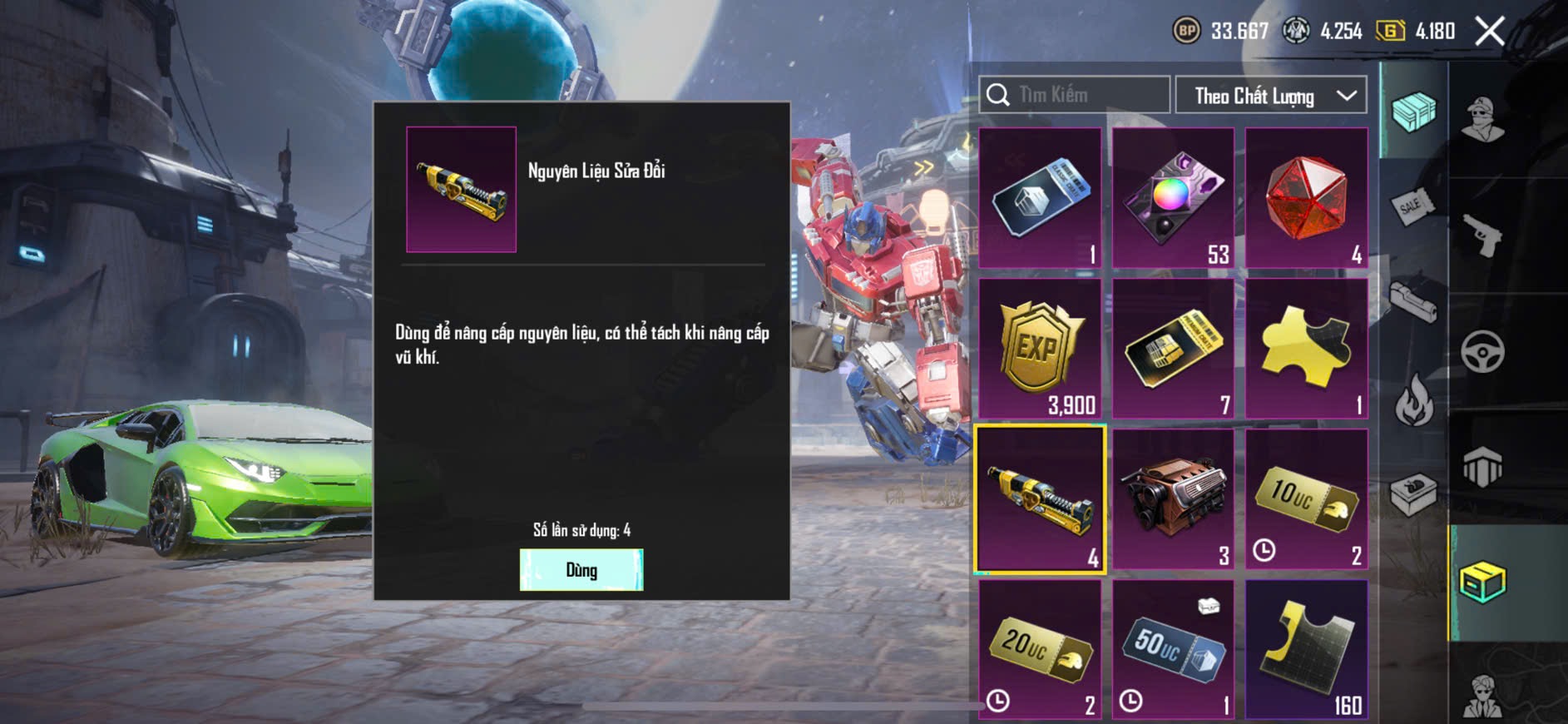
Task: Switch to the teal crate category tab
Action: pos(1413,112)
